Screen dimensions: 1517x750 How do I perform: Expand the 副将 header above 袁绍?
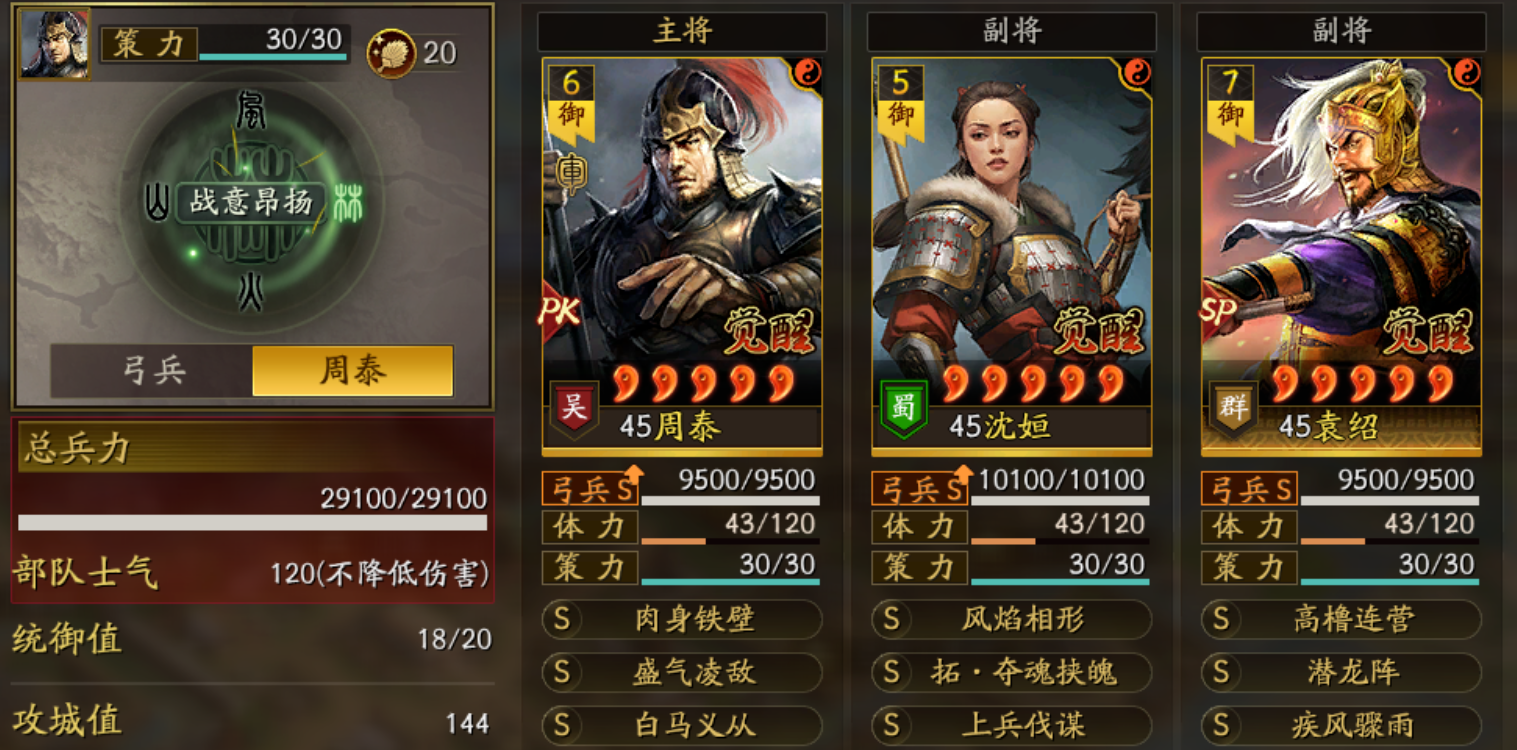click(x=1341, y=32)
